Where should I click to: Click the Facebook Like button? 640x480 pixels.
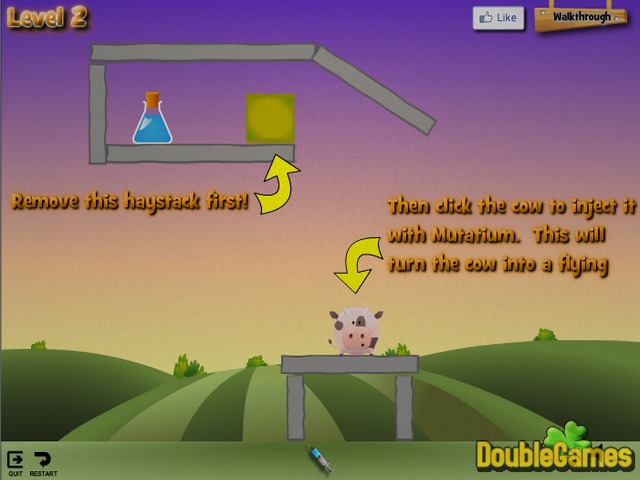pos(499,17)
